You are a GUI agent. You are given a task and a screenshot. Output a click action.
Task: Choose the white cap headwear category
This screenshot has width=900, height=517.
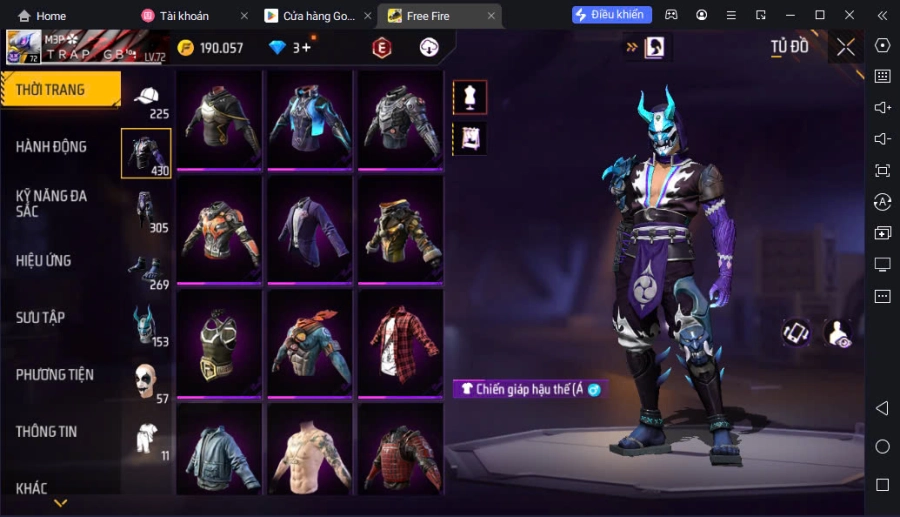pos(147,99)
